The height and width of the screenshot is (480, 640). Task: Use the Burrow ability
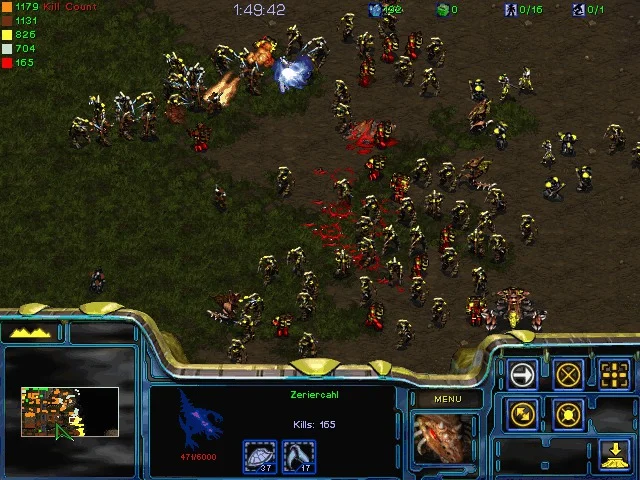[614, 453]
